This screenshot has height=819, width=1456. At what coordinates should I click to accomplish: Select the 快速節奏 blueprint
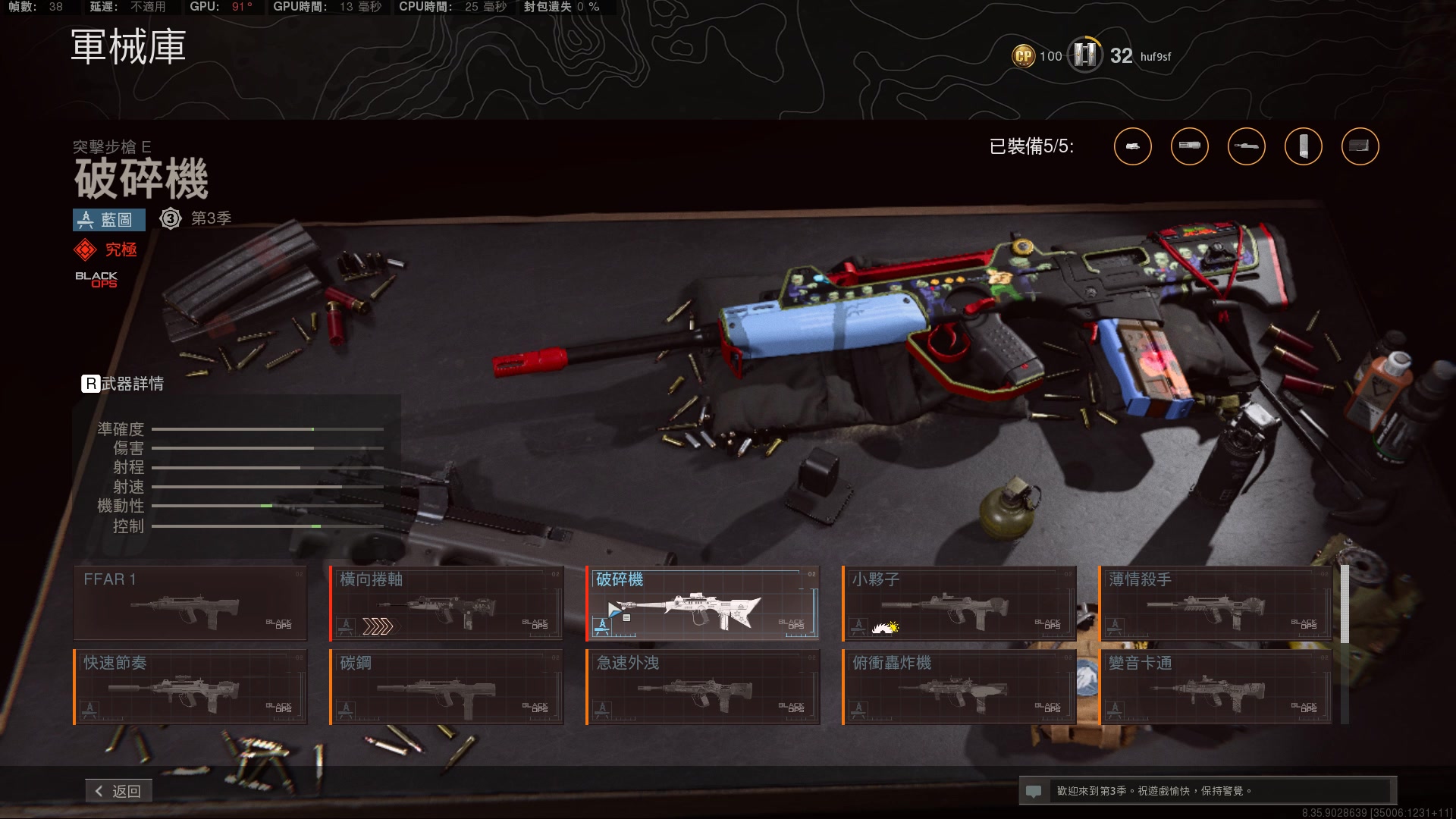click(x=190, y=686)
